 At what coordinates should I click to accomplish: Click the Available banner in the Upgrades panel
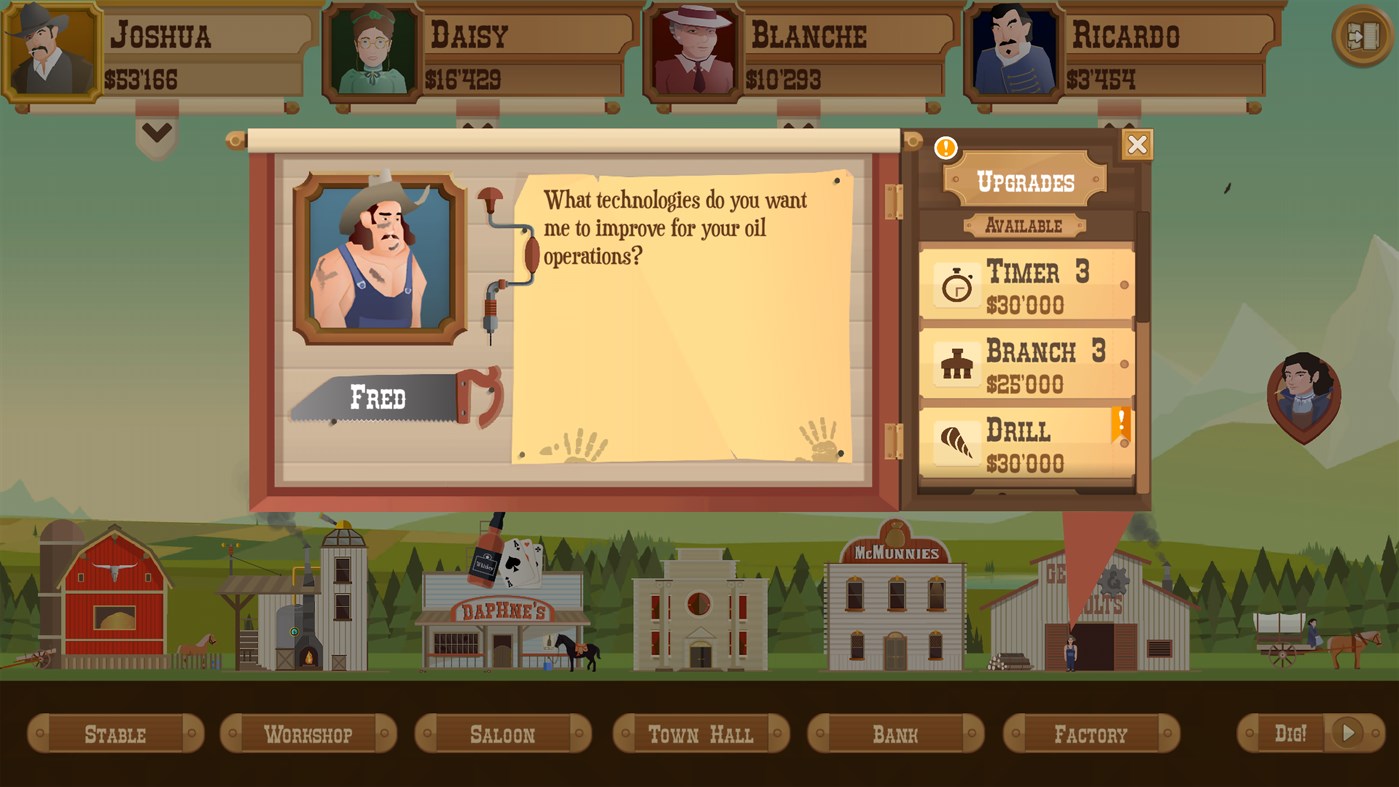[x=1023, y=225]
